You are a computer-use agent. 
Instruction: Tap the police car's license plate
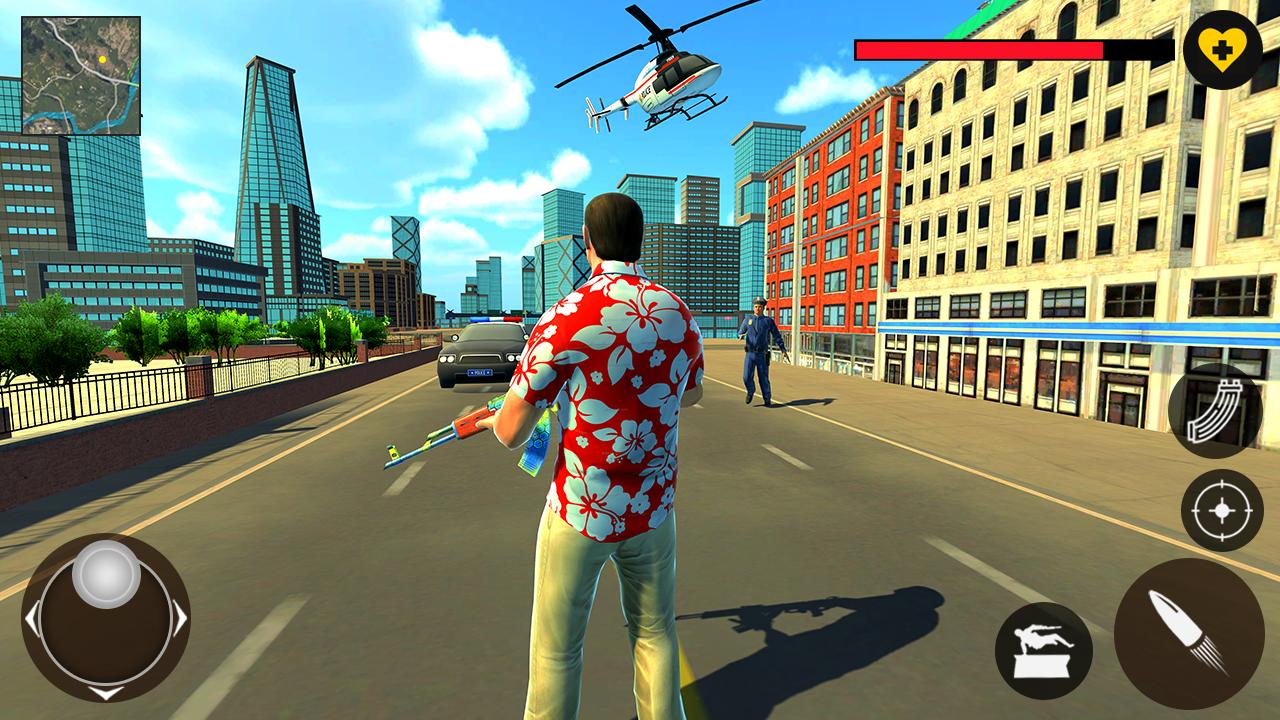point(477,372)
